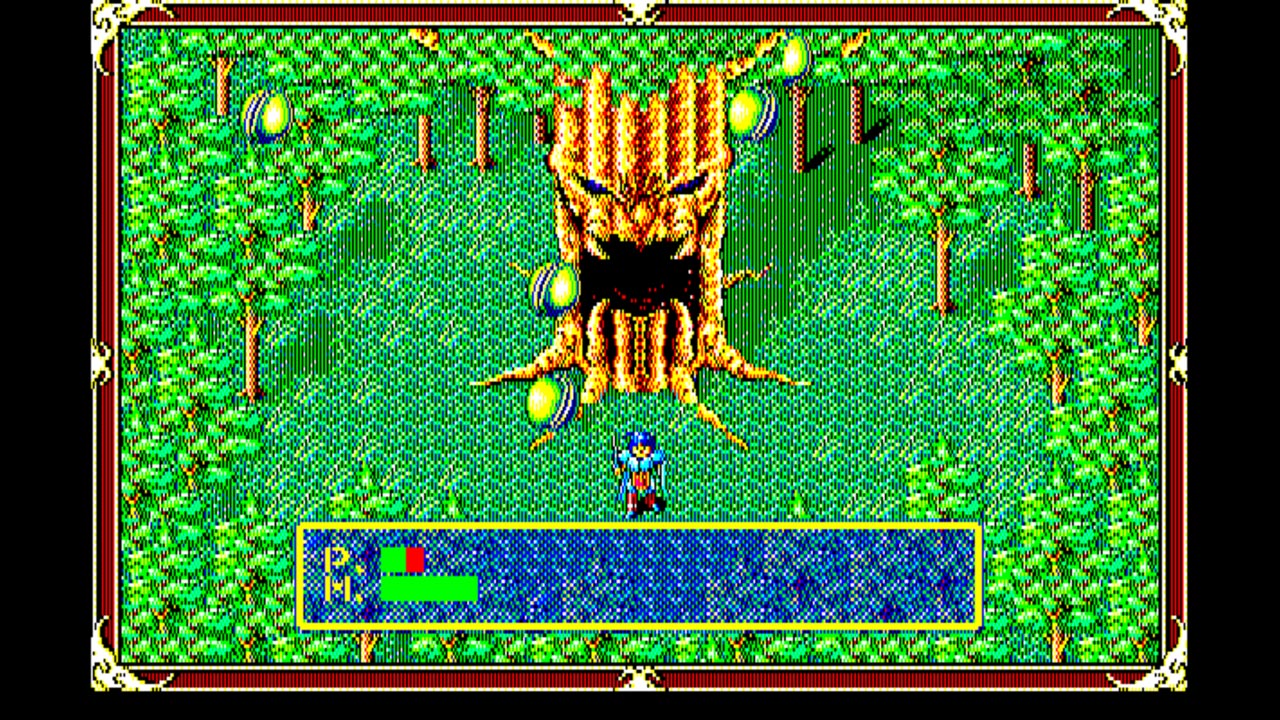Screen dimensions: 1280x720
Task: Click the tall bare tree trunk left of the boss
Action: pos(482,130)
